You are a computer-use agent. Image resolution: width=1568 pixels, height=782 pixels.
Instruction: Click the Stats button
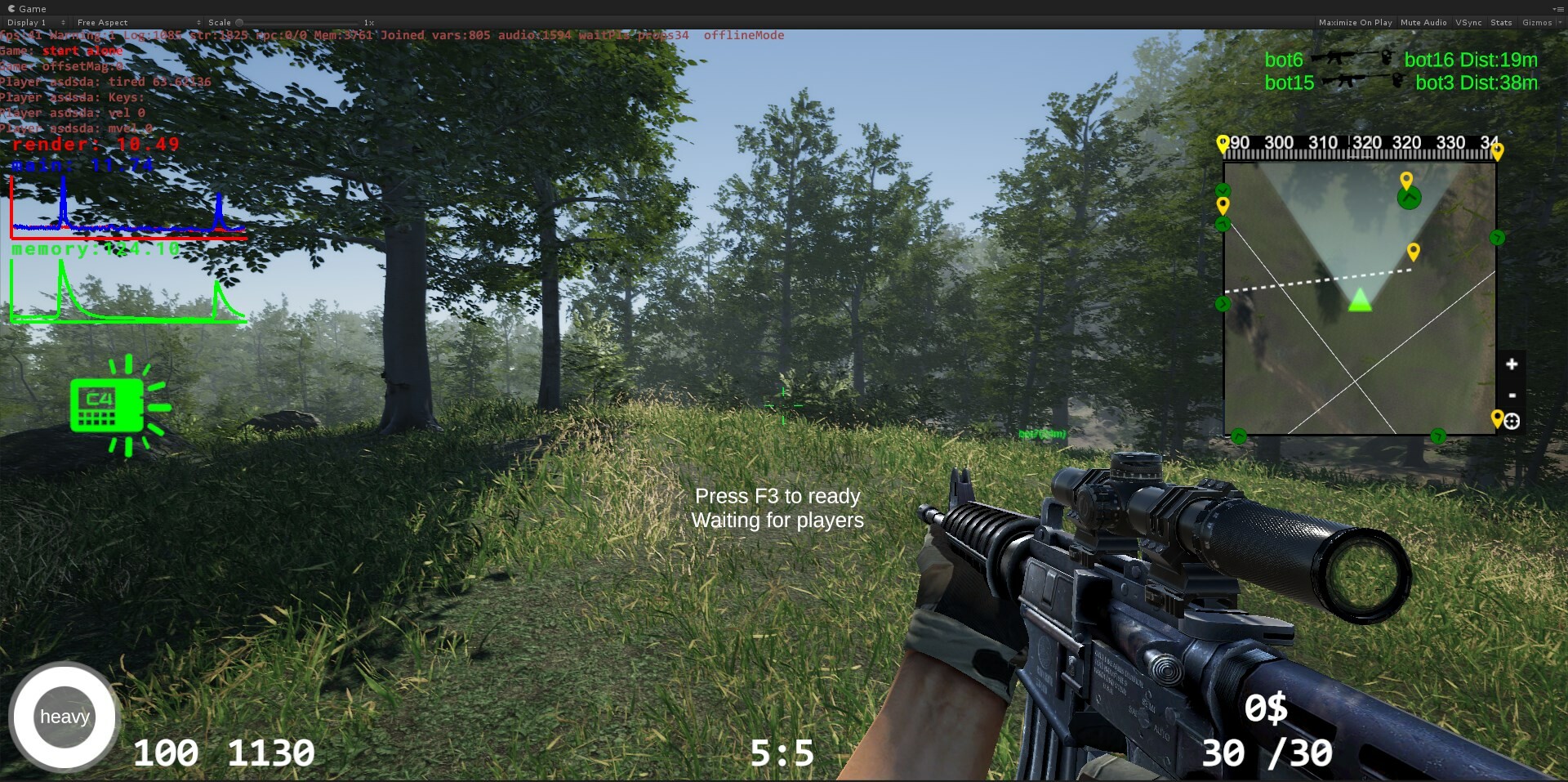1502,22
